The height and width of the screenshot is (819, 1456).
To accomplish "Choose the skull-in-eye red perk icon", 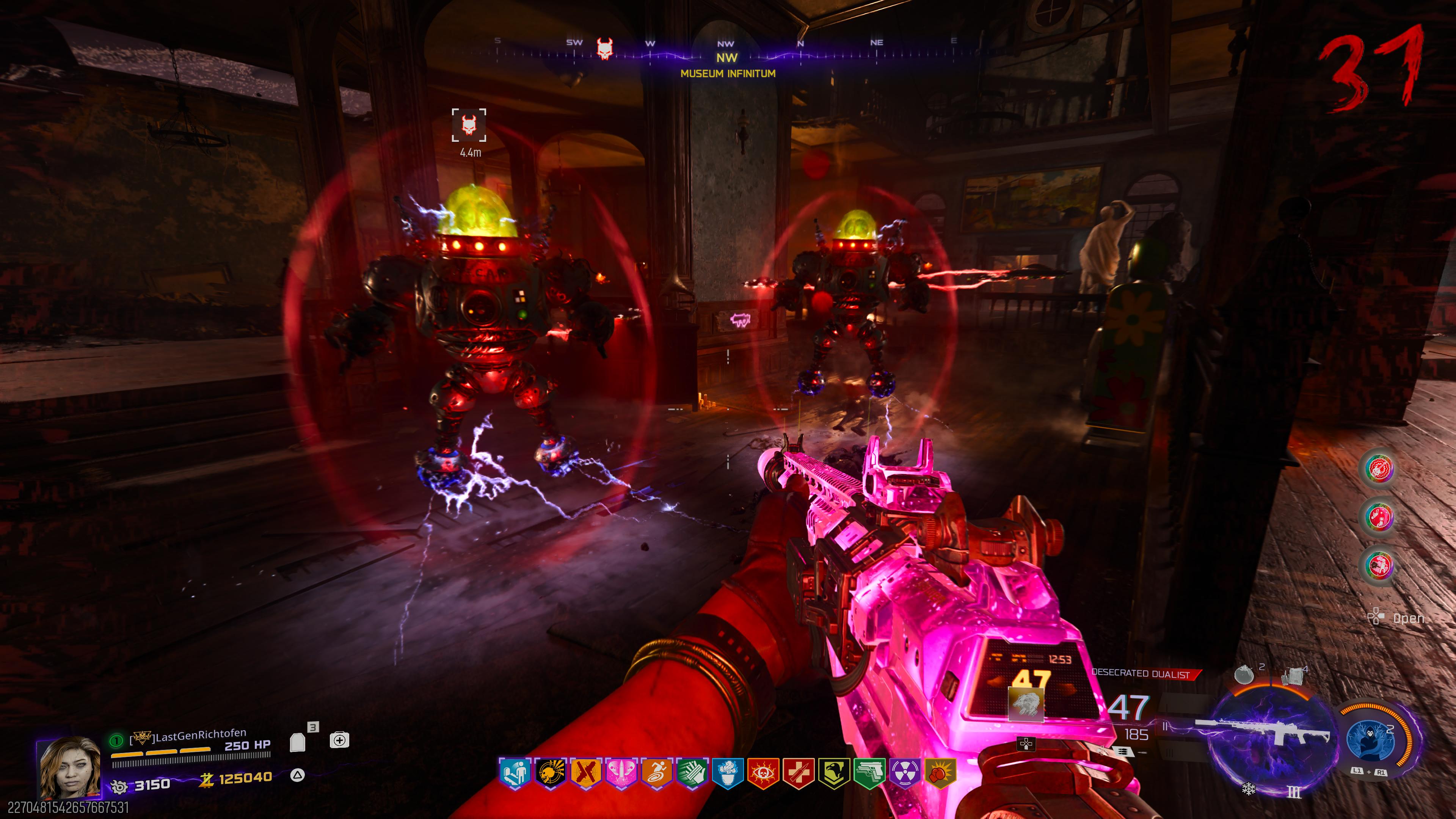I will (x=763, y=773).
